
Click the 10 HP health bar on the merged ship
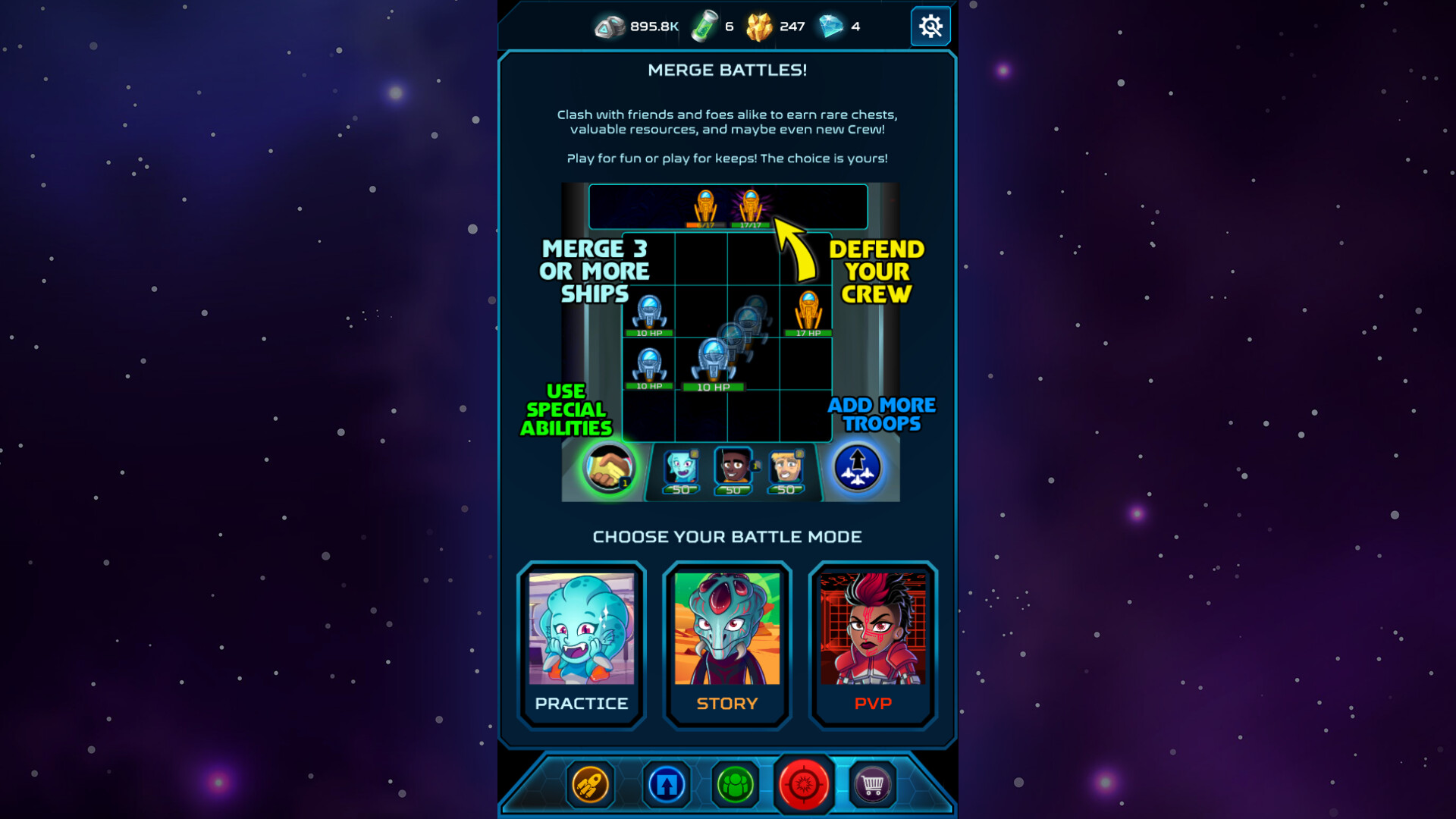714,386
